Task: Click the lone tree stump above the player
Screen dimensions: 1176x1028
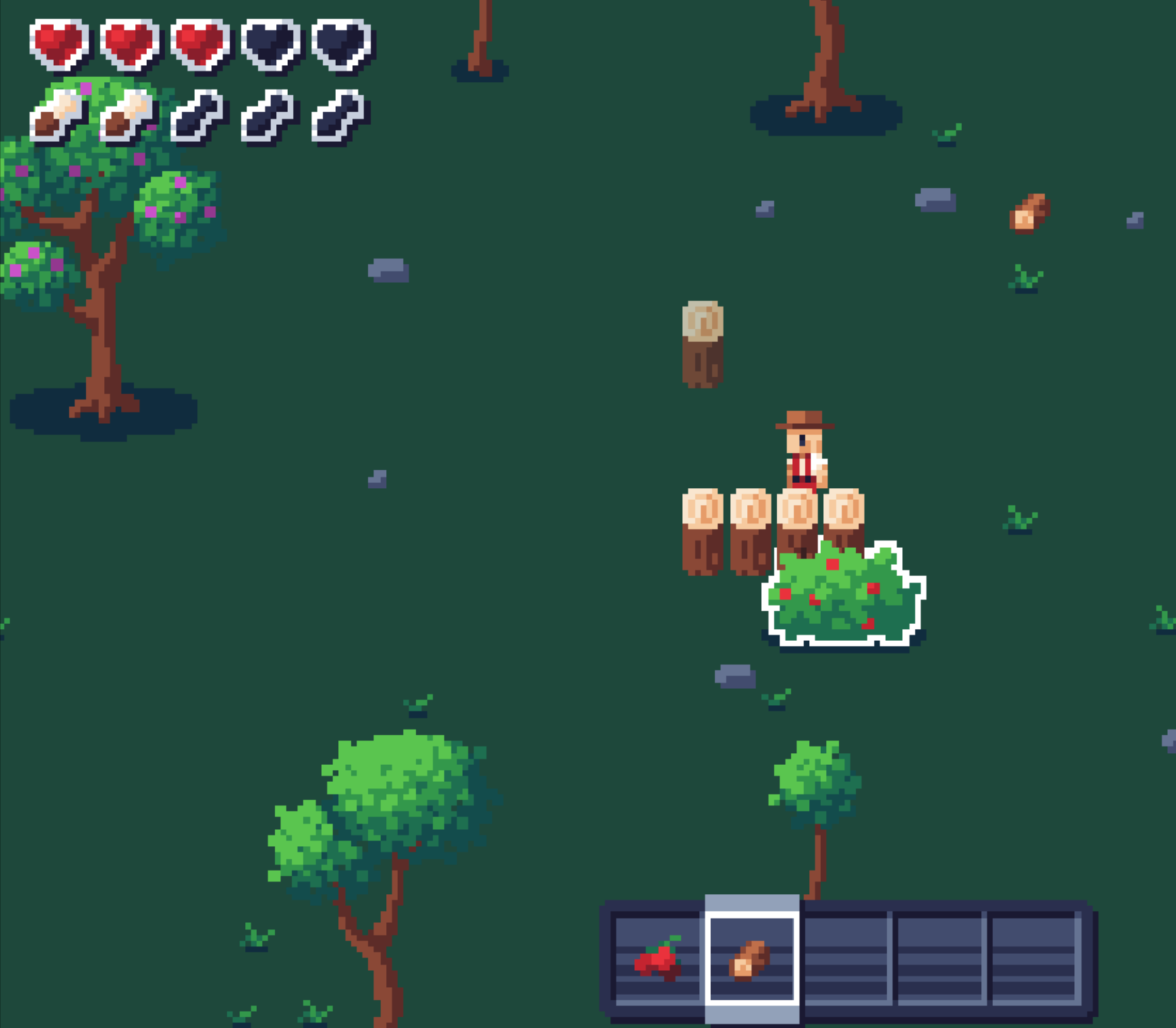Action: 703,344
